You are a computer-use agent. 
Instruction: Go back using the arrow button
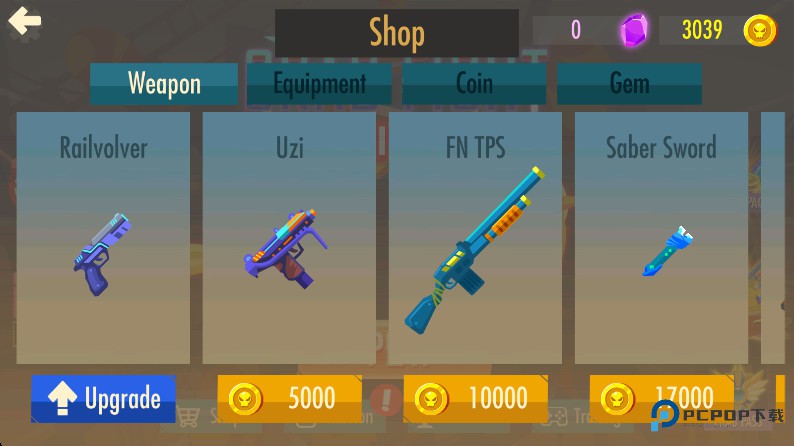coord(24,22)
